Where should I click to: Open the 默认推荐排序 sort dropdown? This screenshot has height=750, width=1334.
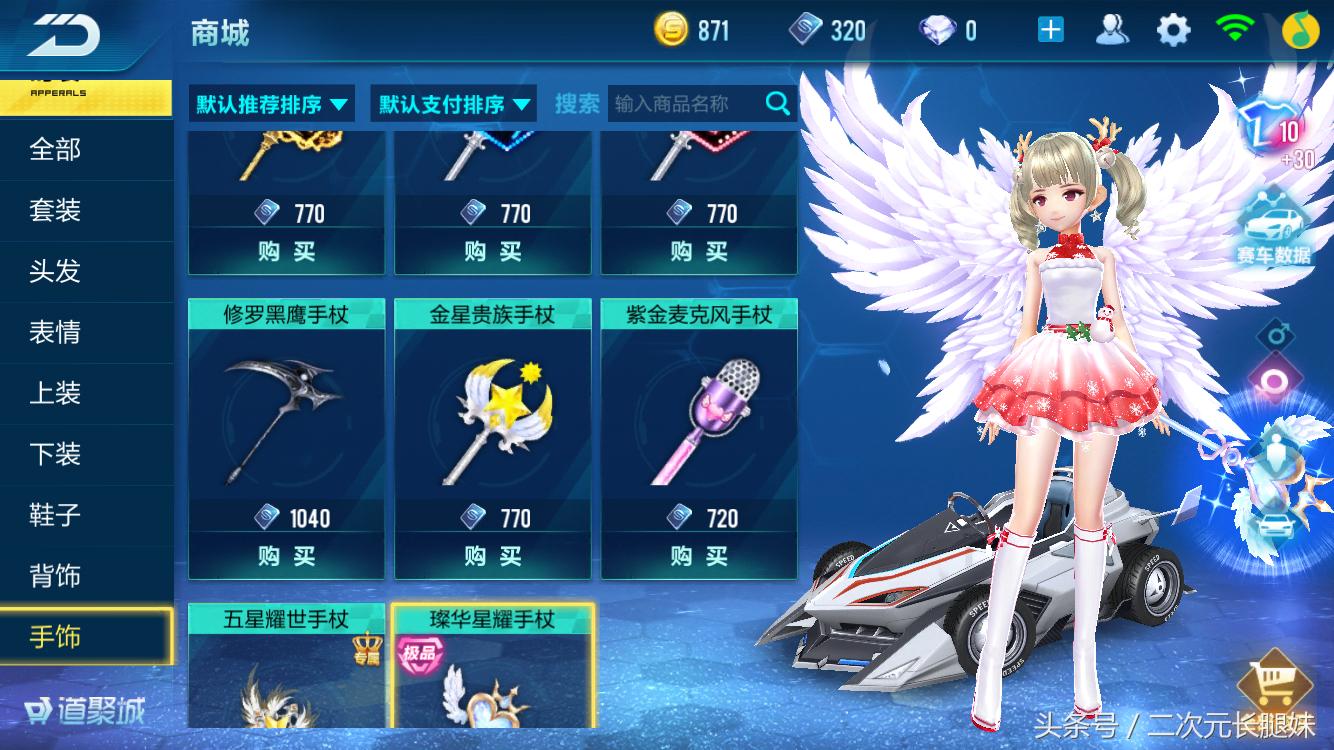tap(272, 104)
